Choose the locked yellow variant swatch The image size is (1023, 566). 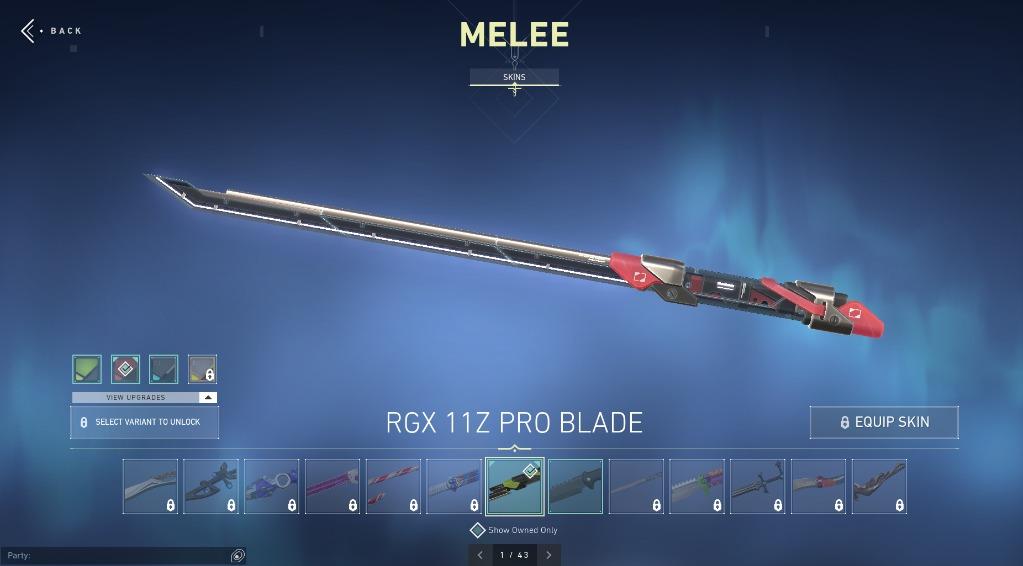click(202, 369)
